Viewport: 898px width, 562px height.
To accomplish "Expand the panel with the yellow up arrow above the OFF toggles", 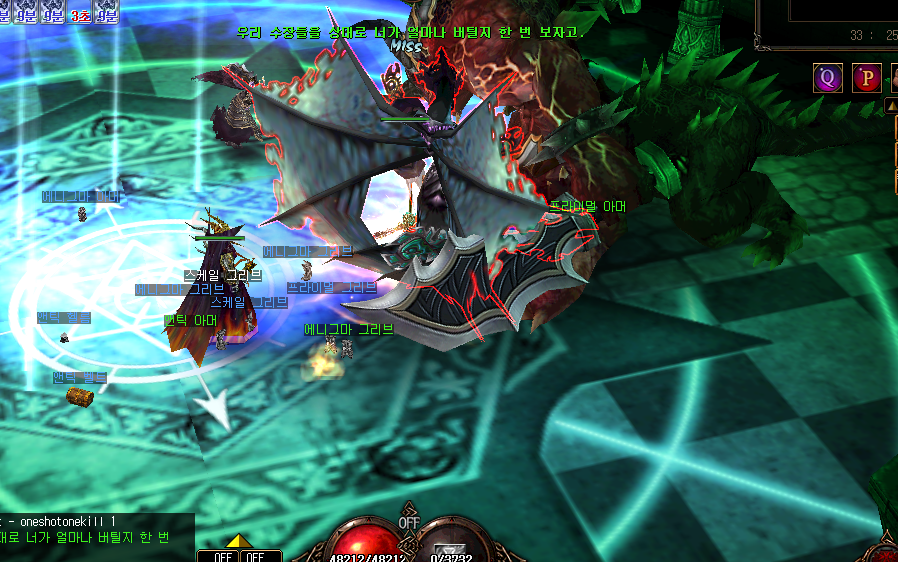I will pos(236,541).
